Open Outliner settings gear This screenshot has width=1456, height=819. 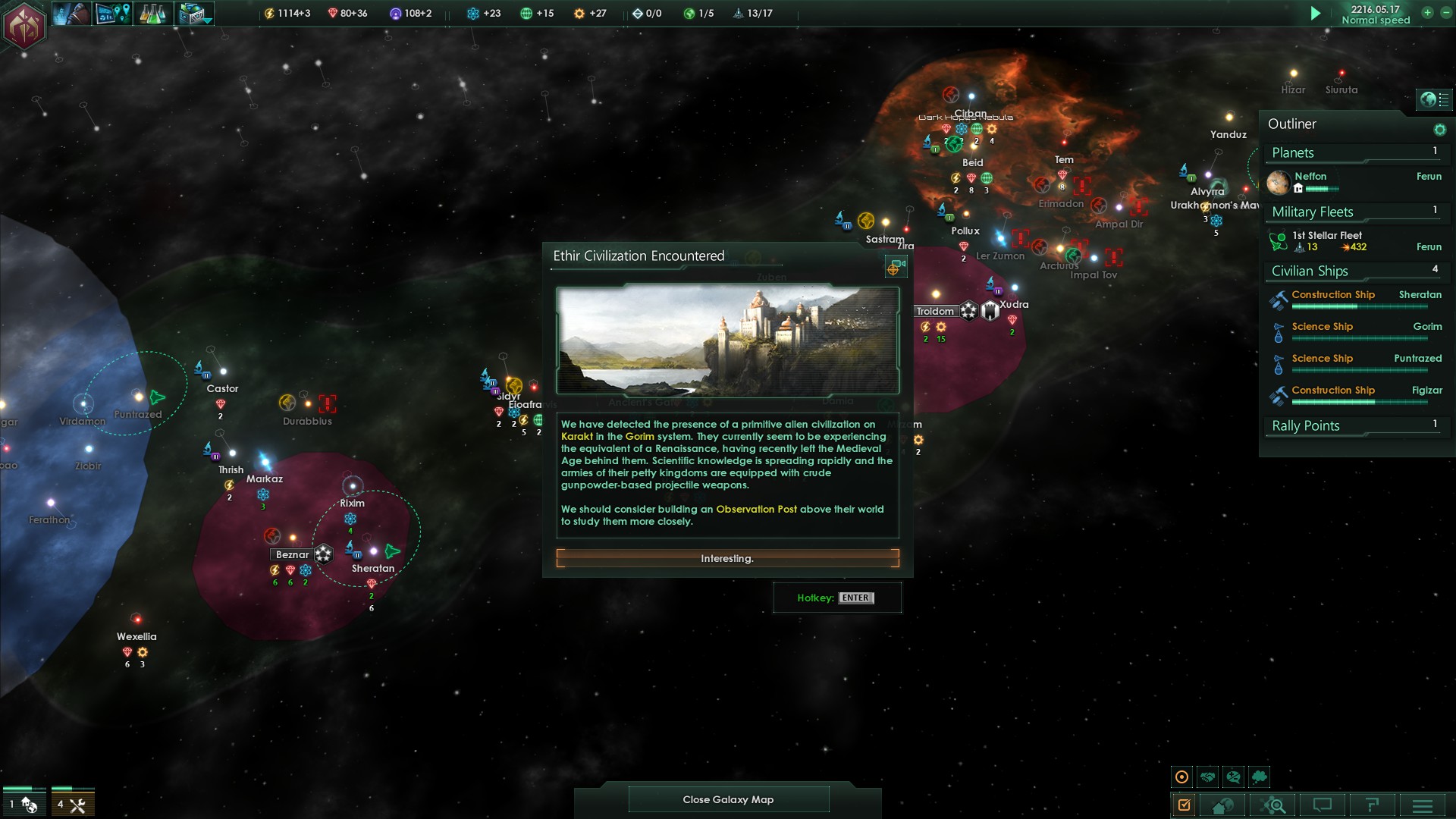[x=1439, y=130]
